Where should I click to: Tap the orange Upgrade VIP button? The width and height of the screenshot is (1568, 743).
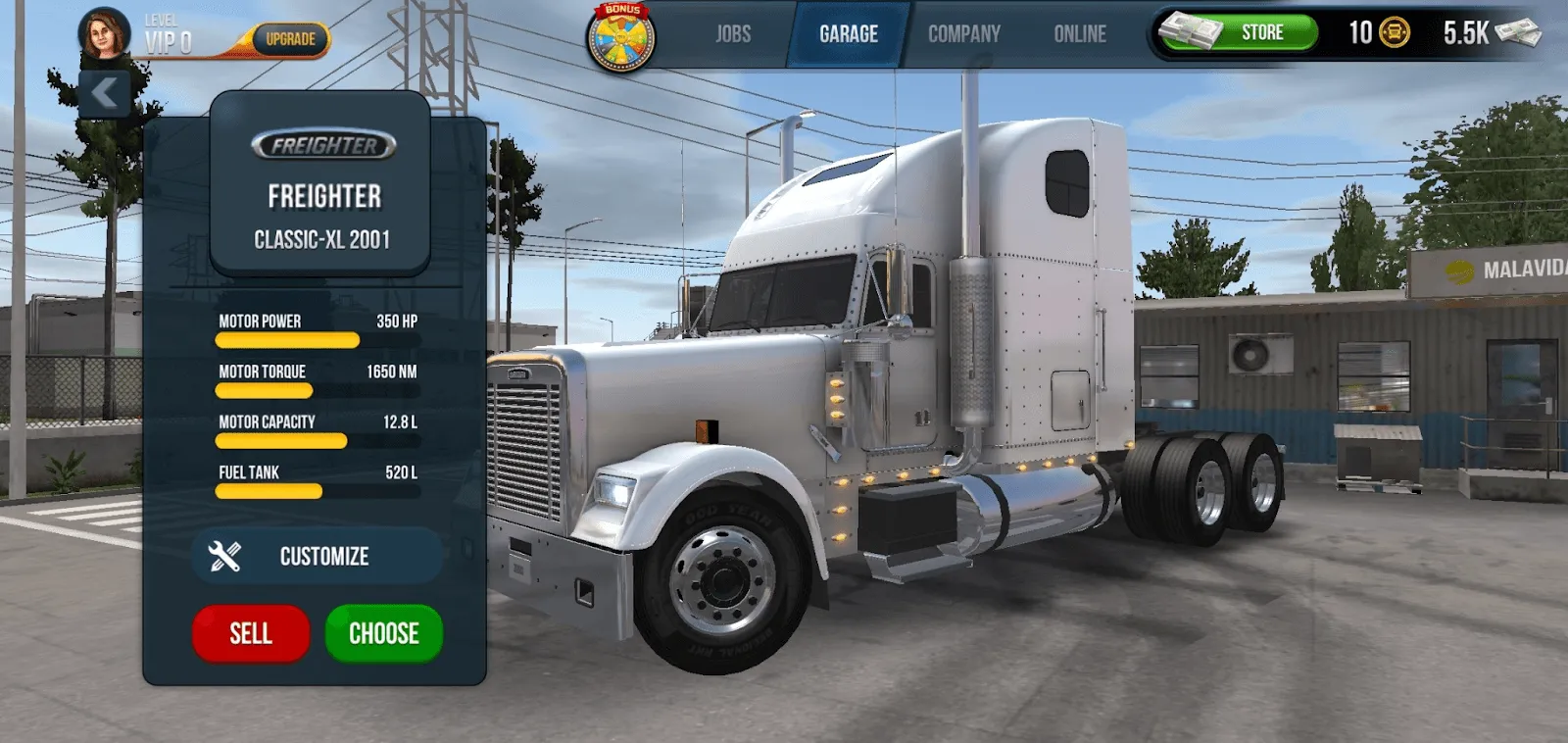(x=290, y=39)
